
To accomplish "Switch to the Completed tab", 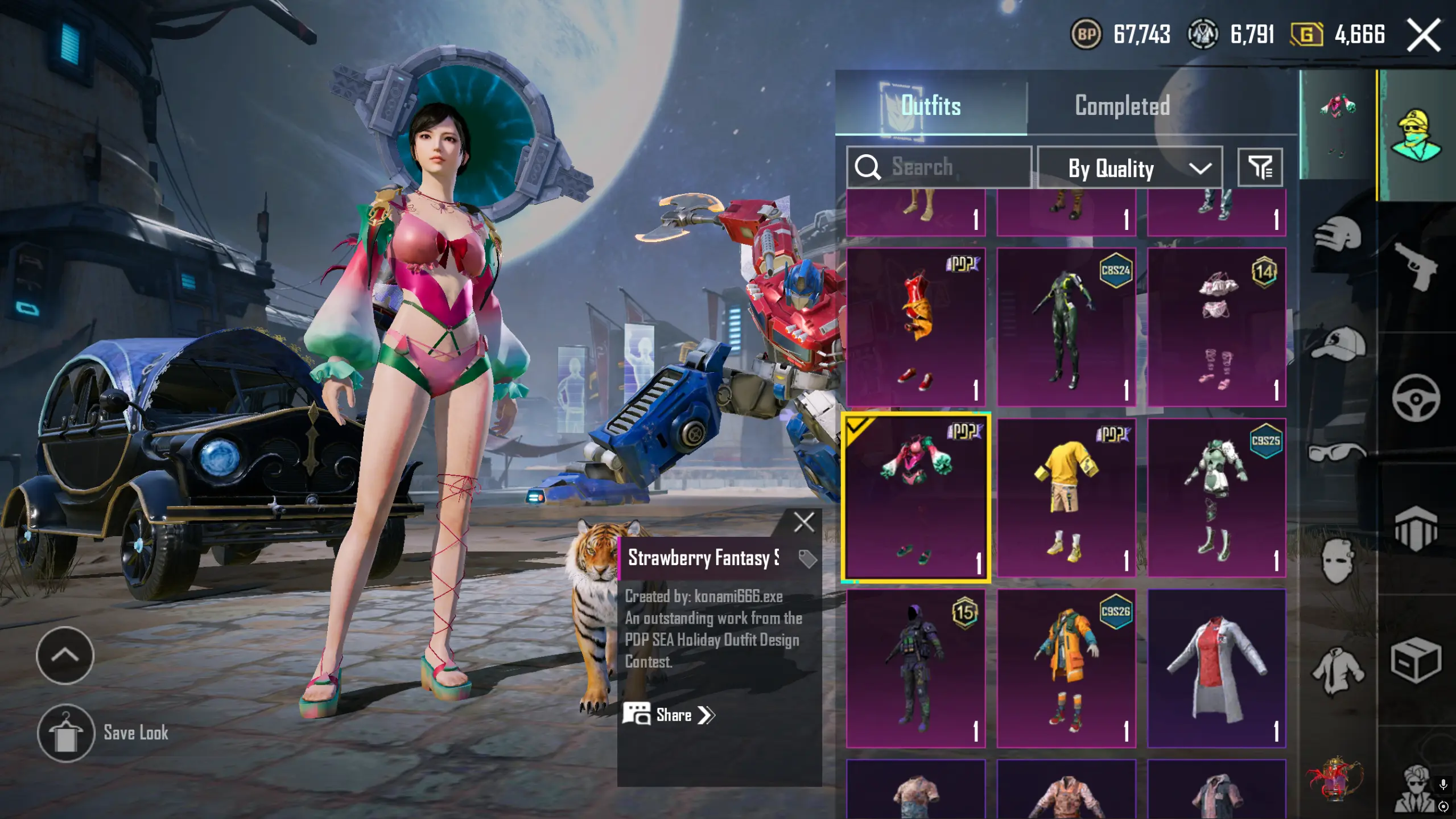I will point(1121,106).
